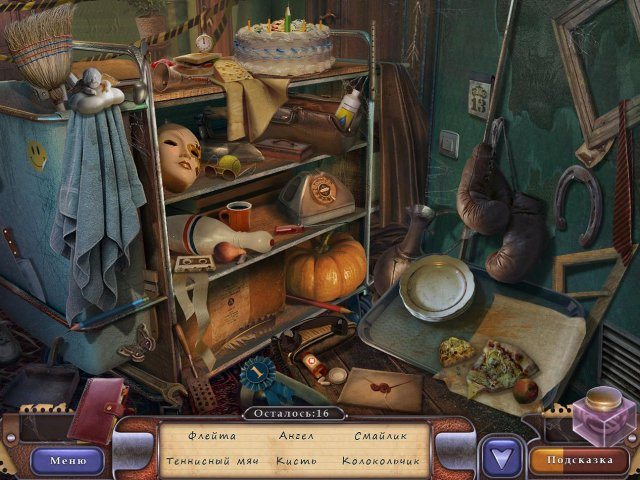The image size is (640, 480).
Task: Click the Колокольчик list entry
Action: tap(381, 461)
